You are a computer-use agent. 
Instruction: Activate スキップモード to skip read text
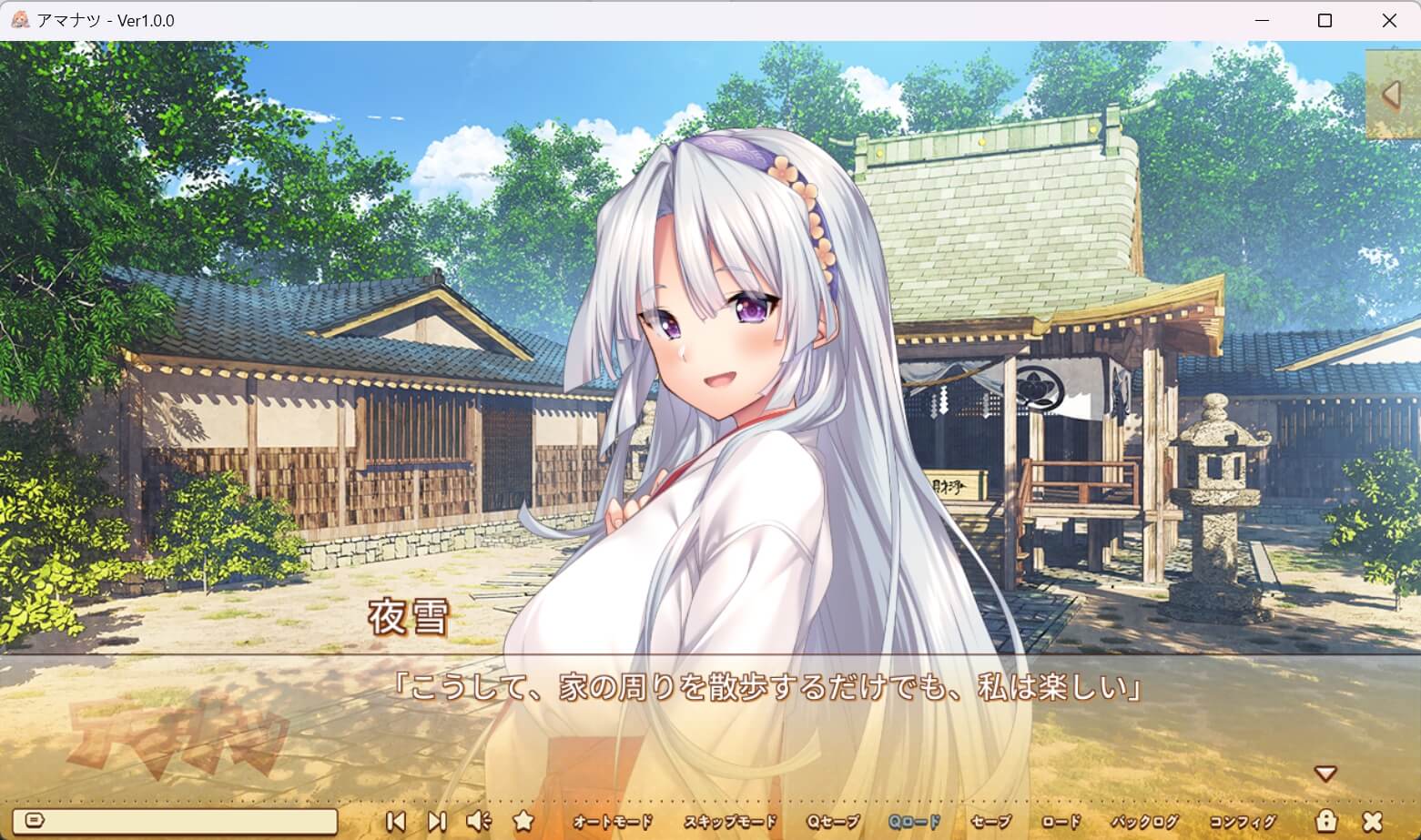click(x=733, y=820)
